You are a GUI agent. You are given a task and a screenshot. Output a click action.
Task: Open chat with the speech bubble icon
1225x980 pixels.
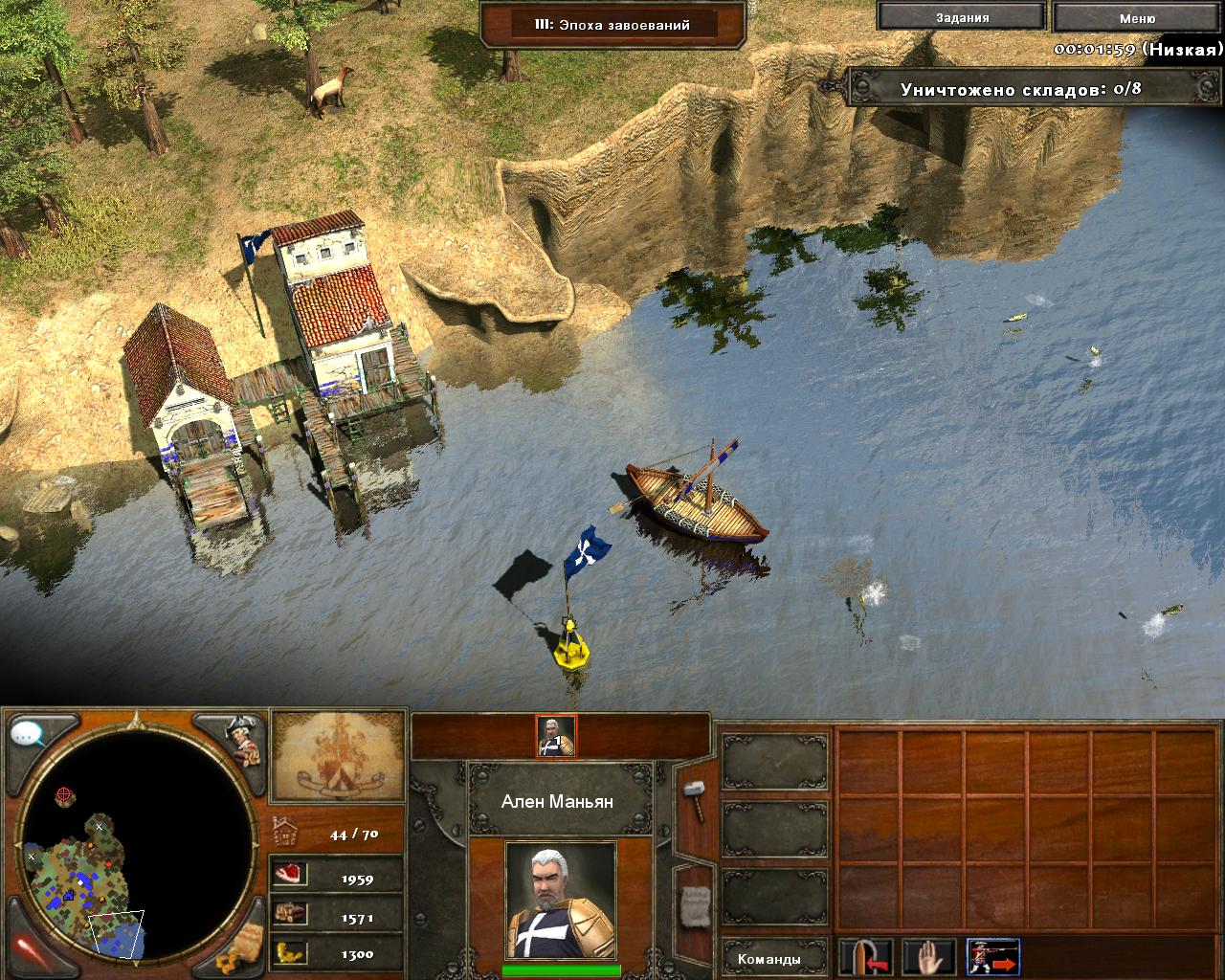[29, 735]
